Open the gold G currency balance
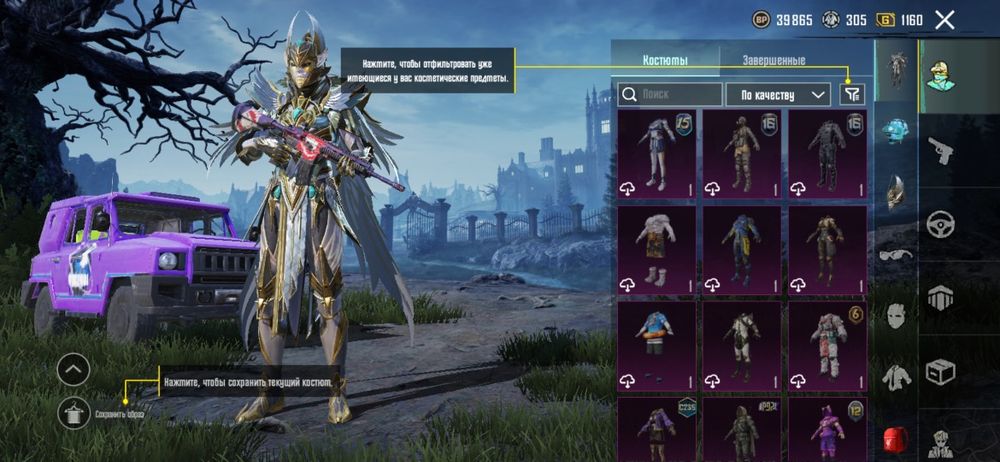The width and height of the screenshot is (1000, 462). click(899, 19)
